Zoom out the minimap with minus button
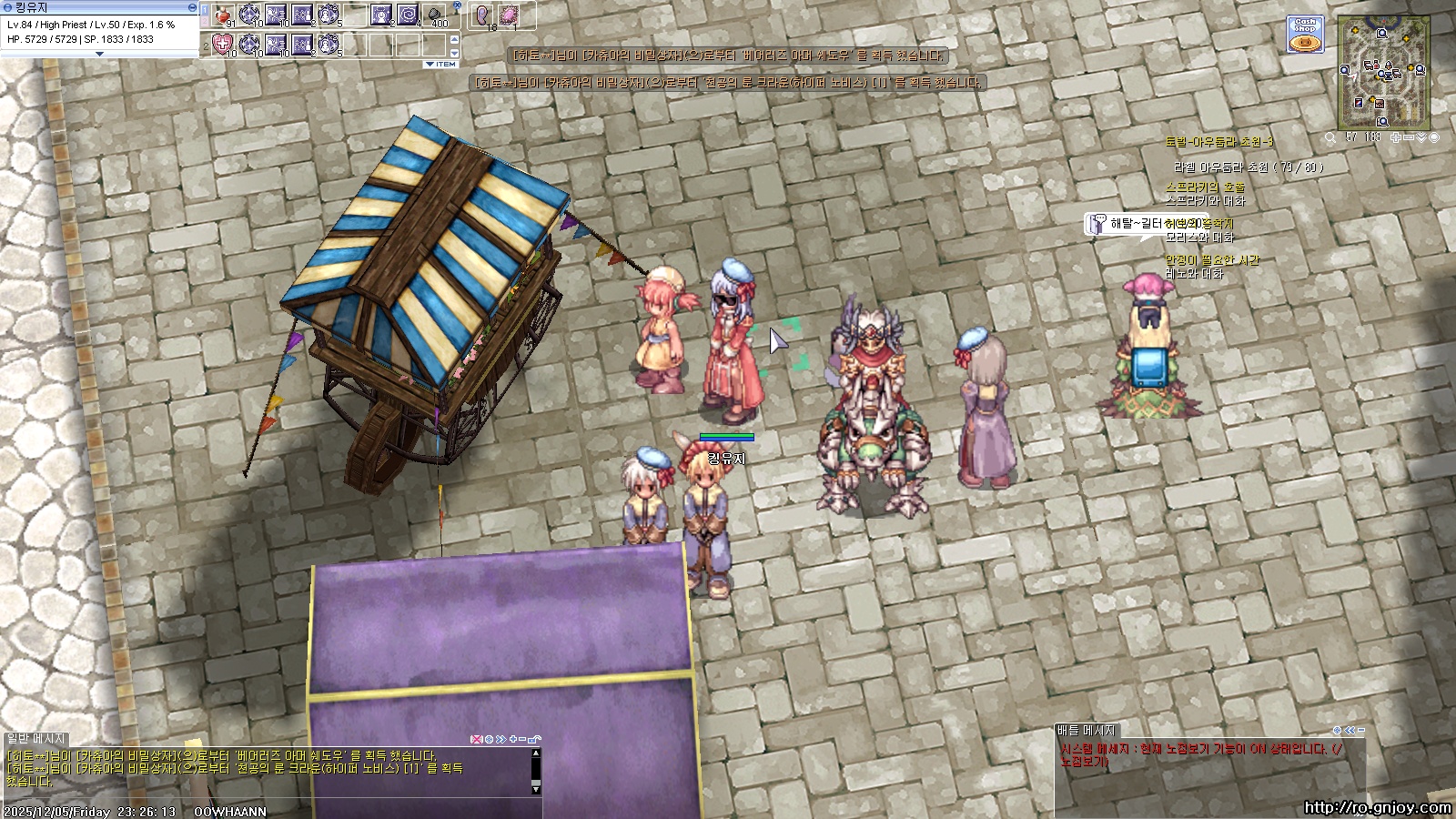1456x819 pixels. coord(1409,137)
